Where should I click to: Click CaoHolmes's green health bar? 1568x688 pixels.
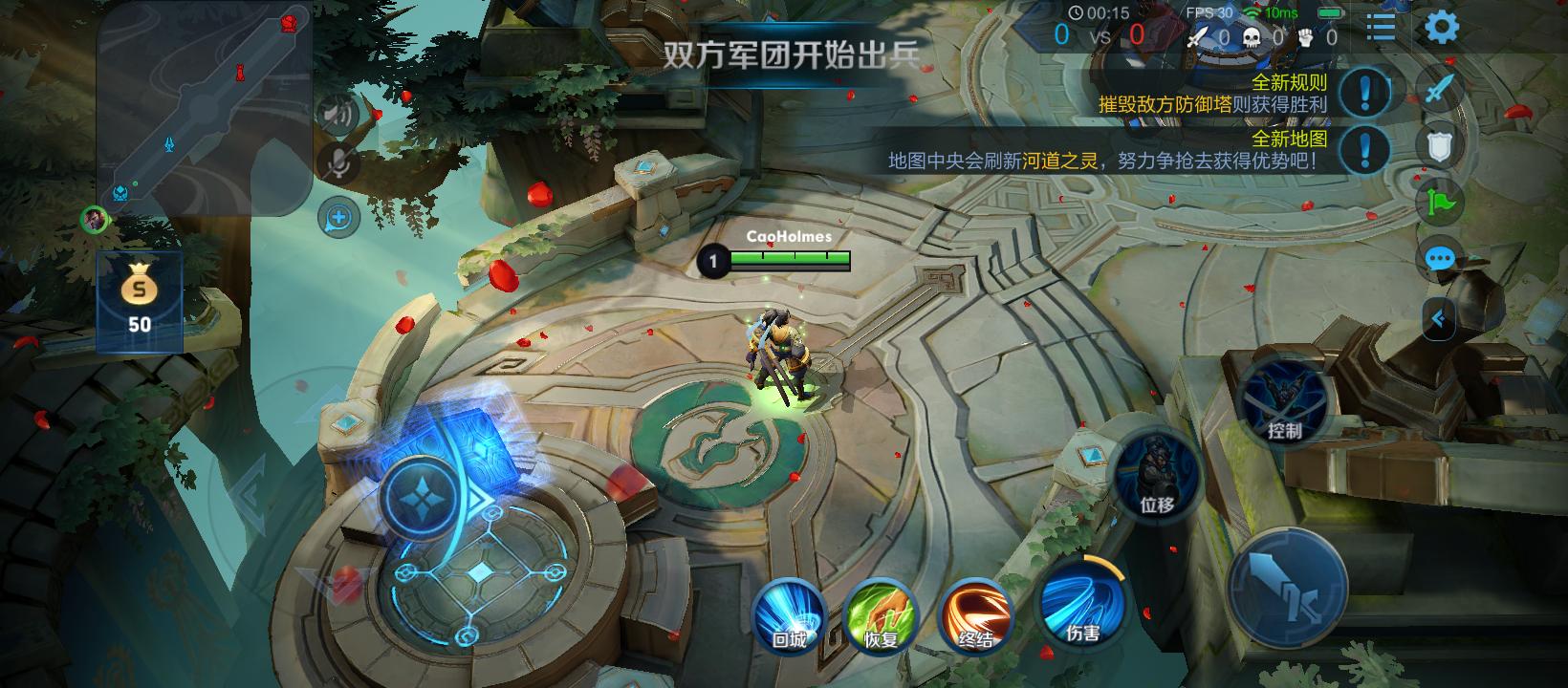(x=789, y=257)
